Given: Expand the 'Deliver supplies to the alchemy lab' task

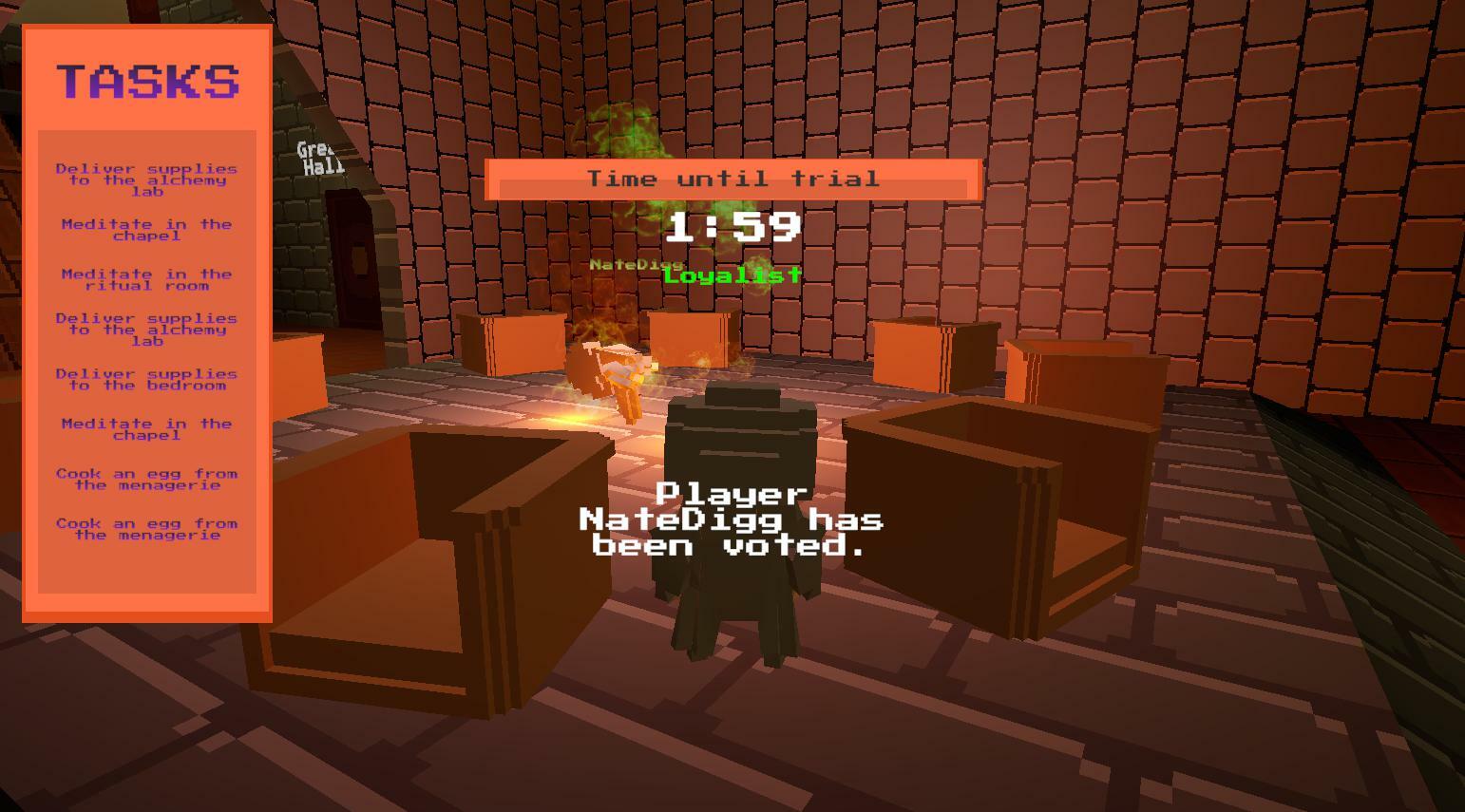Looking at the screenshot, I should [x=145, y=179].
